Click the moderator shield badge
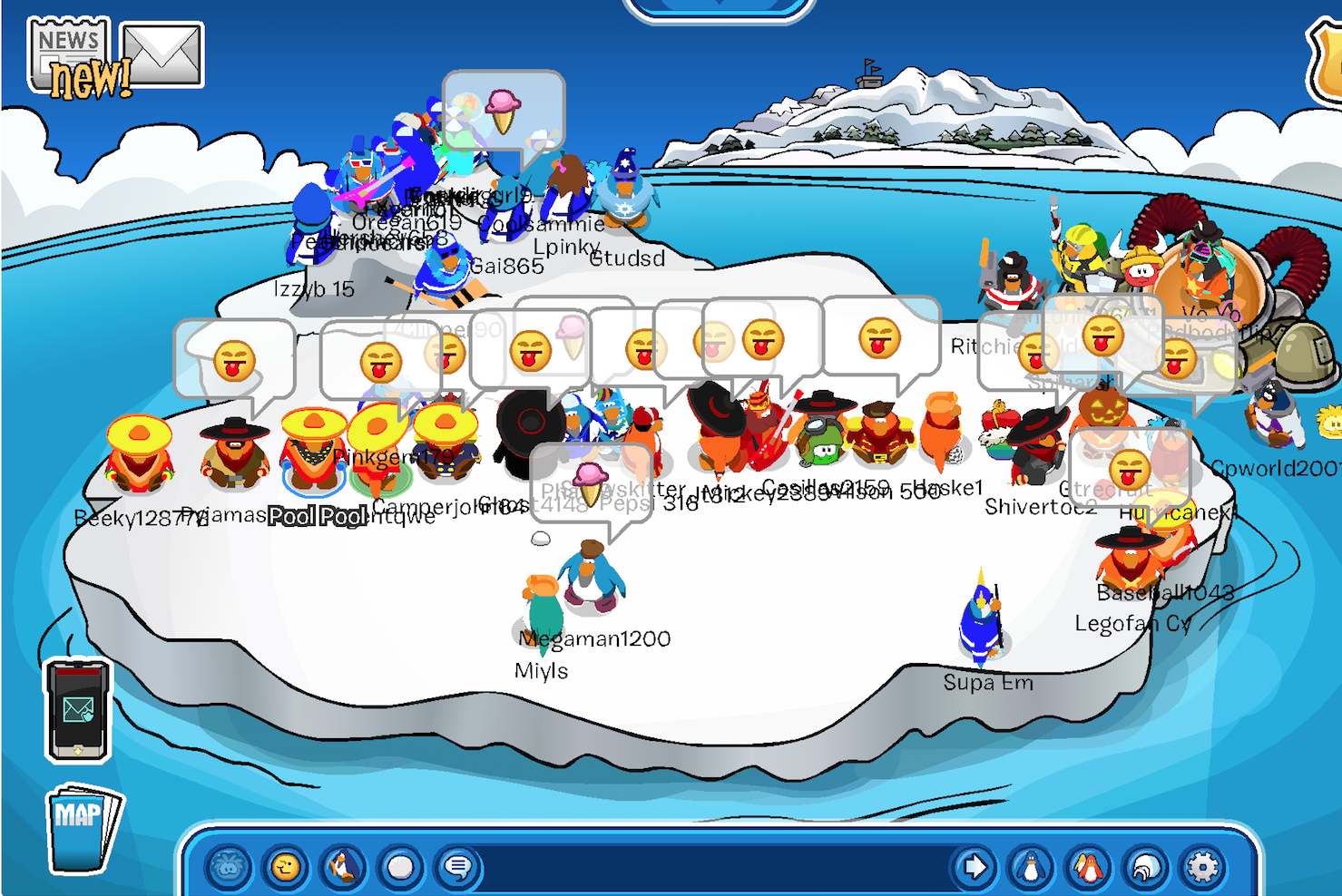 point(1327,63)
